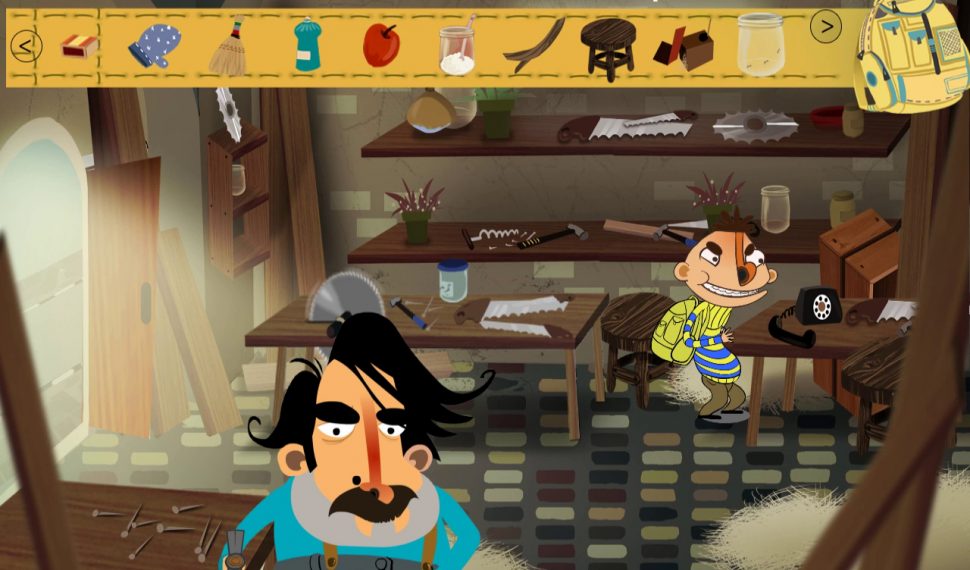
Task: Choose the wooden stool from inventory
Action: pyautogui.click(x=608, y=47)
